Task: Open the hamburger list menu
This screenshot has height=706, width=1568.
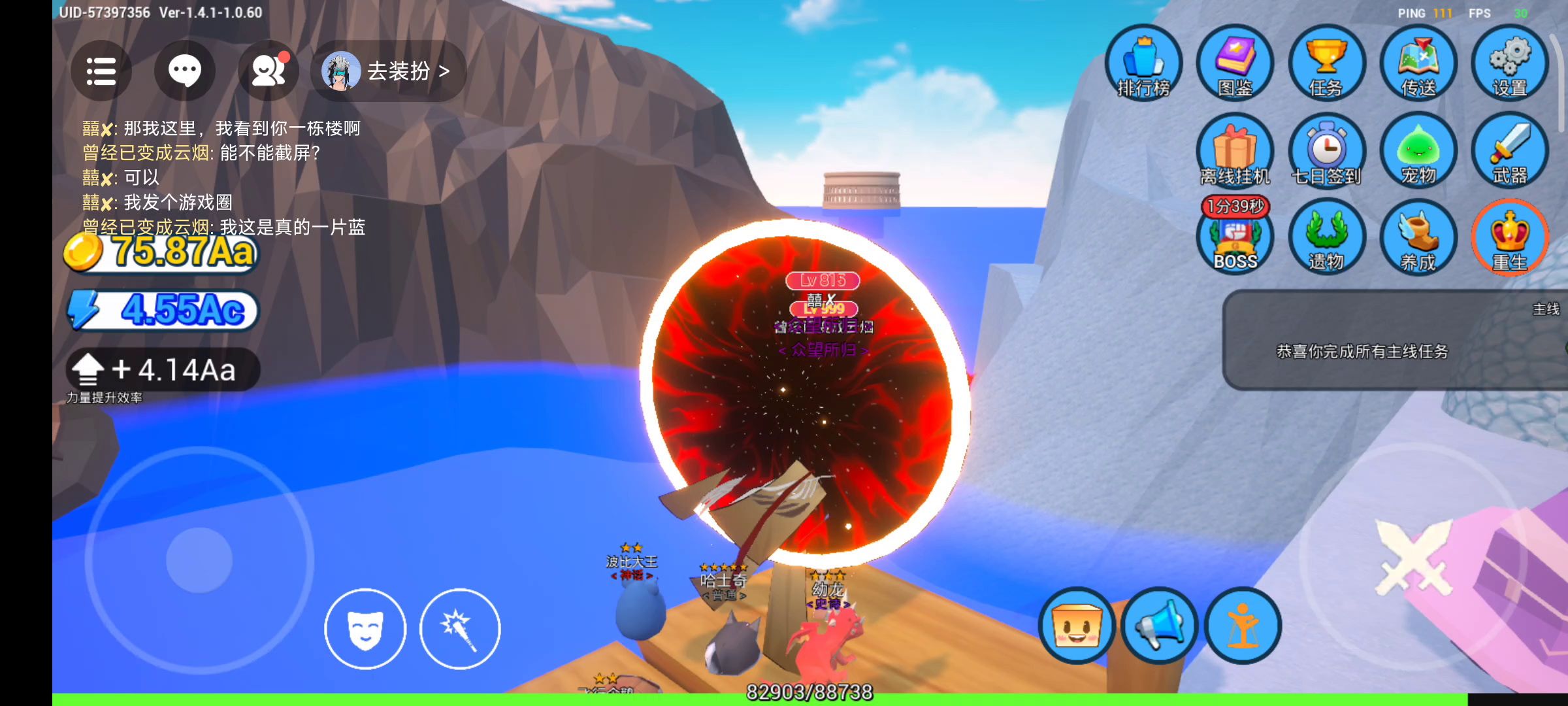Action: click(x=101, y=71)
